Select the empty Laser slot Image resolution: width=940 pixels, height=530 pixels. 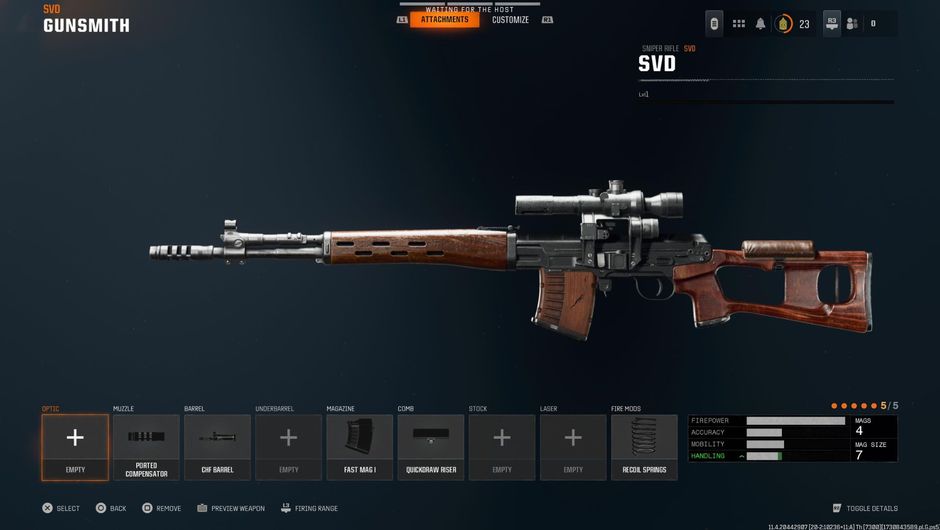(573, 447)
